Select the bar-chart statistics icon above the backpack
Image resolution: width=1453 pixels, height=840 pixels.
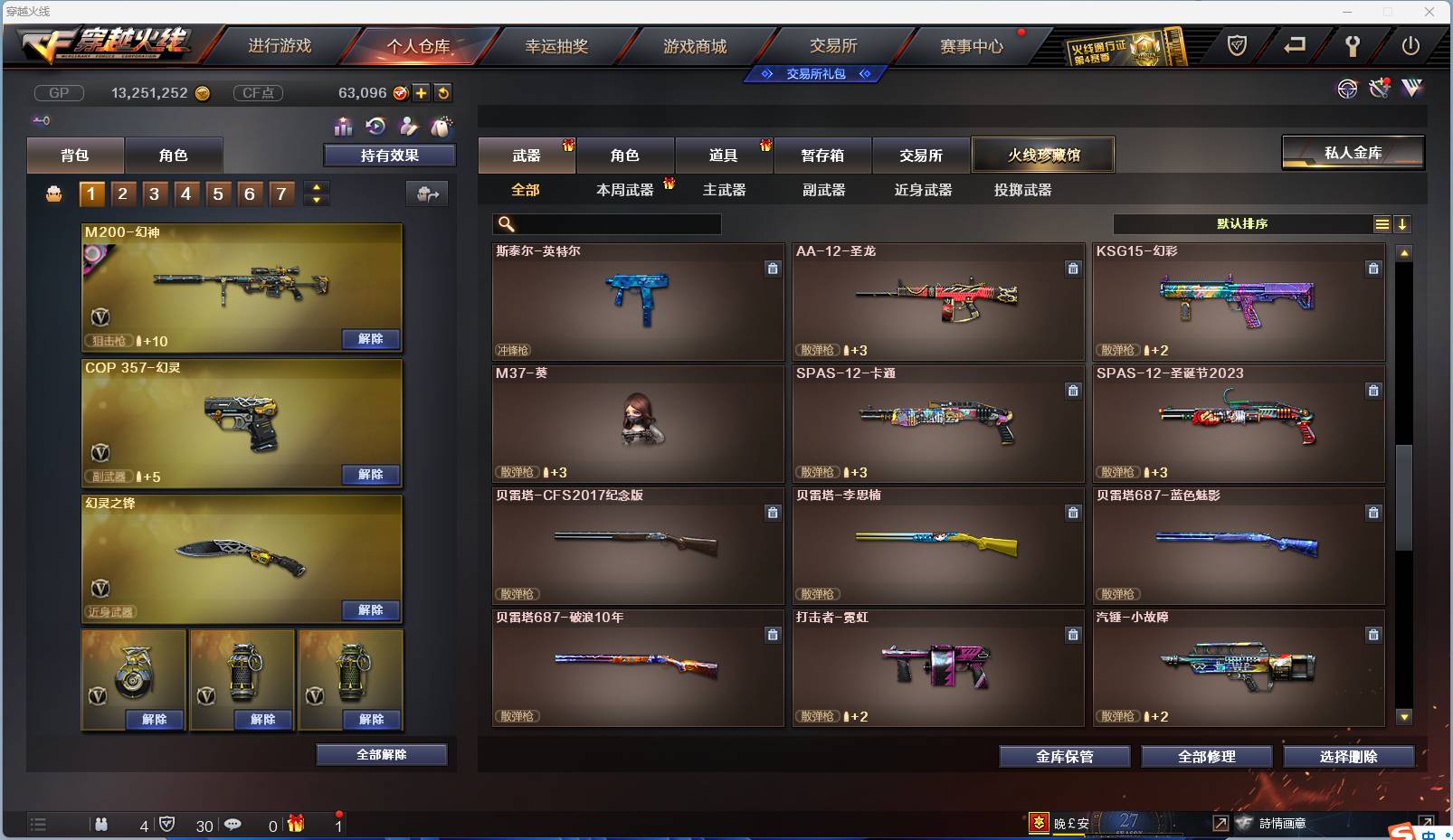345,127
